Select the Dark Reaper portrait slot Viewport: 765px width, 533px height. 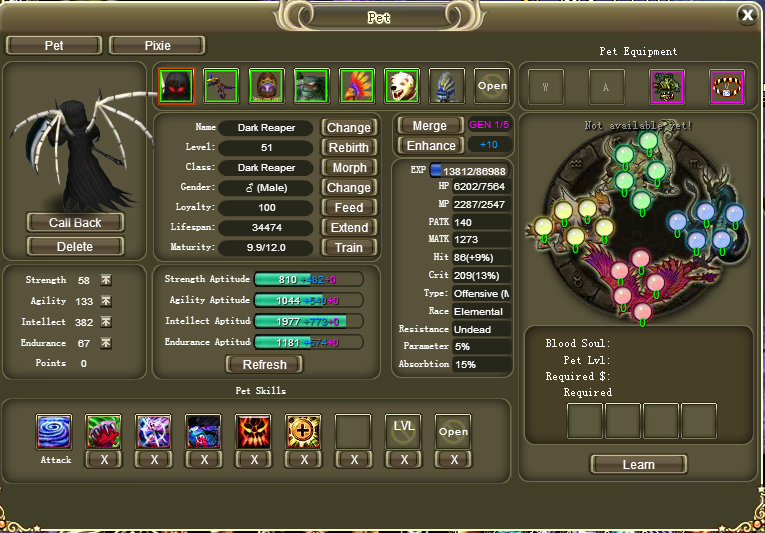coord(176,86)
